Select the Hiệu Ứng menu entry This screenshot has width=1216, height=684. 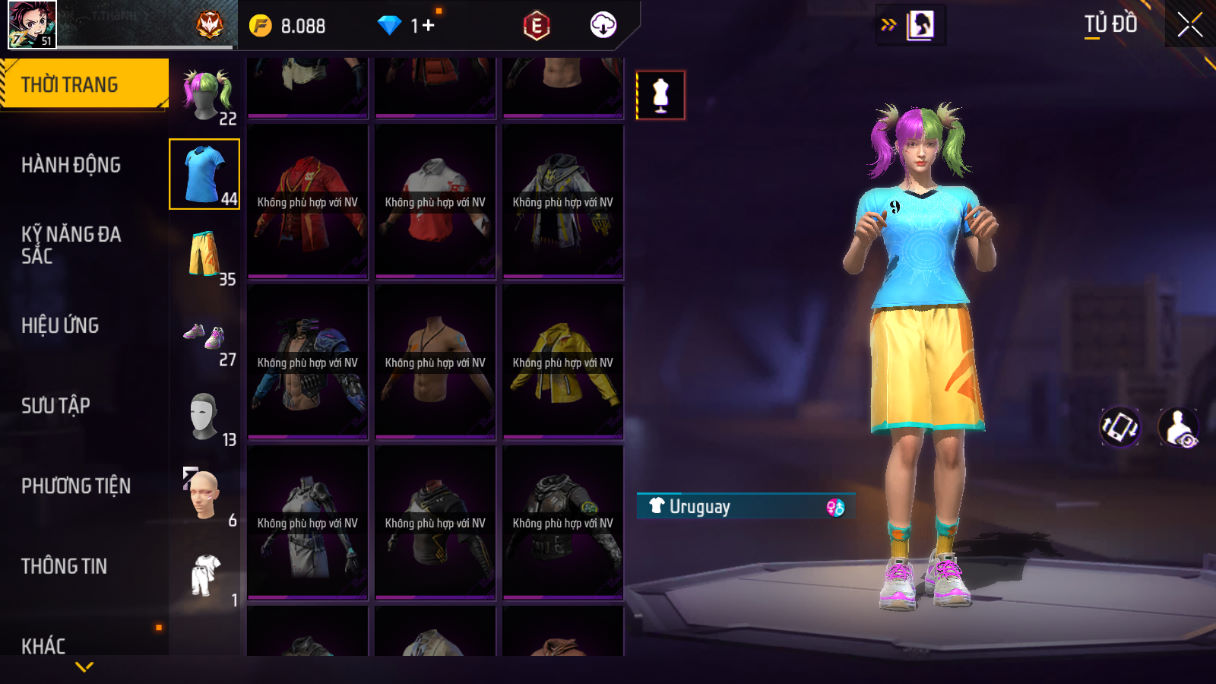coord(60,325)
